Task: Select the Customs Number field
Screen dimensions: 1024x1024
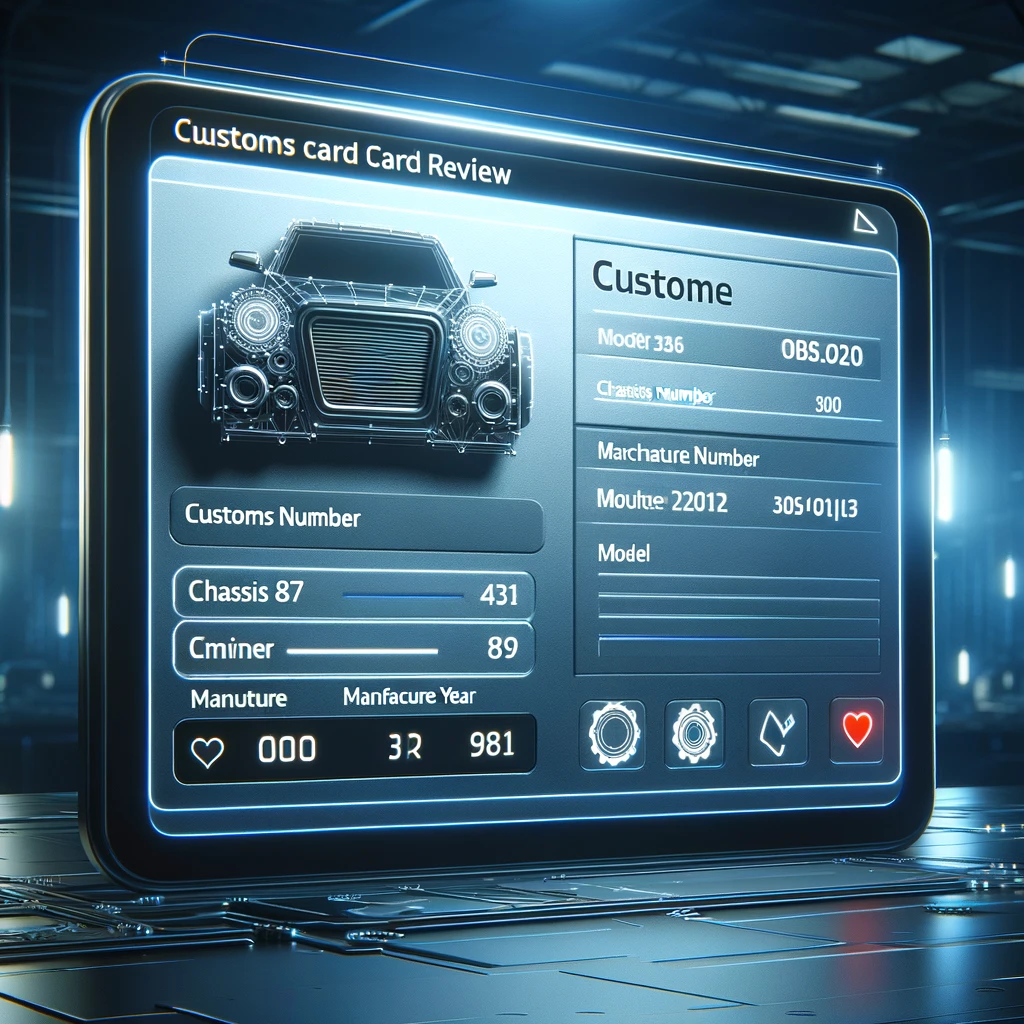Action: click(x=355, y=519)
